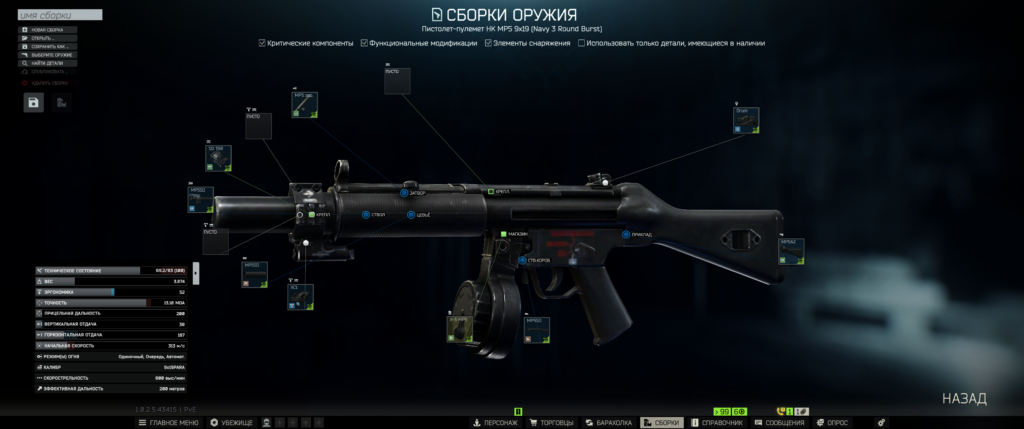Screen dimensions: 1024x429
Task: Click the floppy disk save icon
Action: [x=34, y=102]
